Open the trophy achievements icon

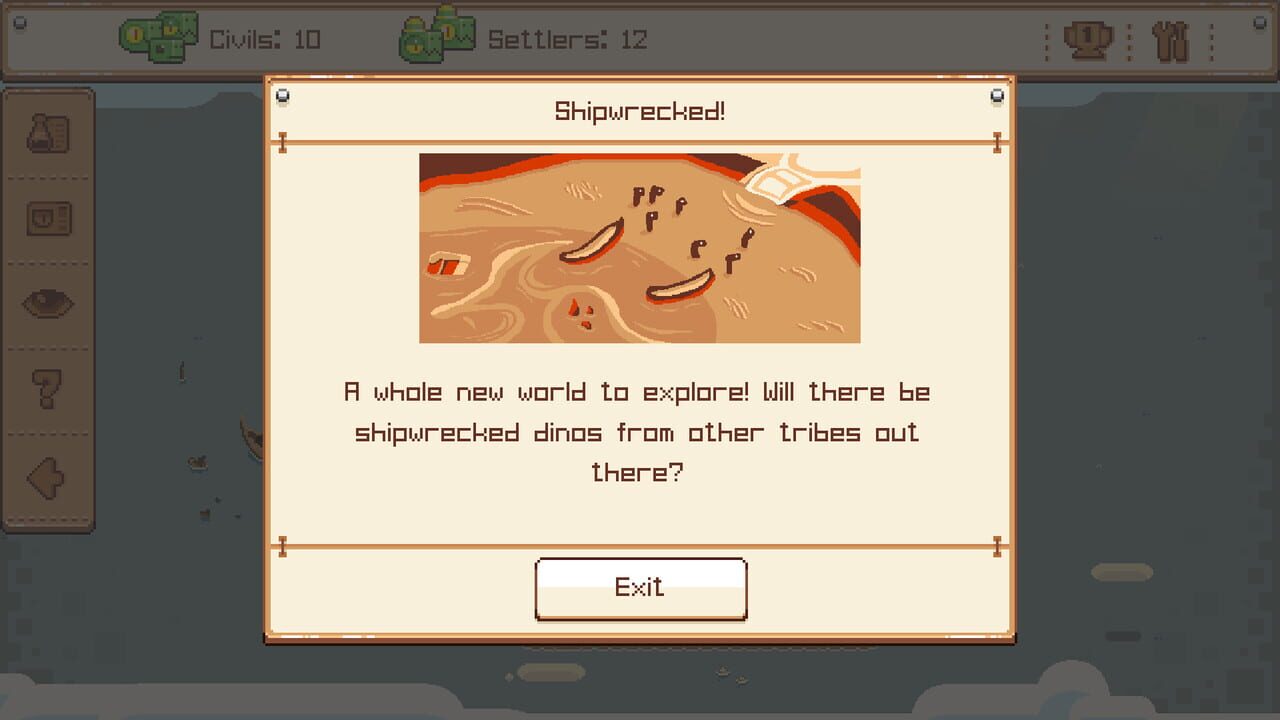click(x=1089, y=39)
